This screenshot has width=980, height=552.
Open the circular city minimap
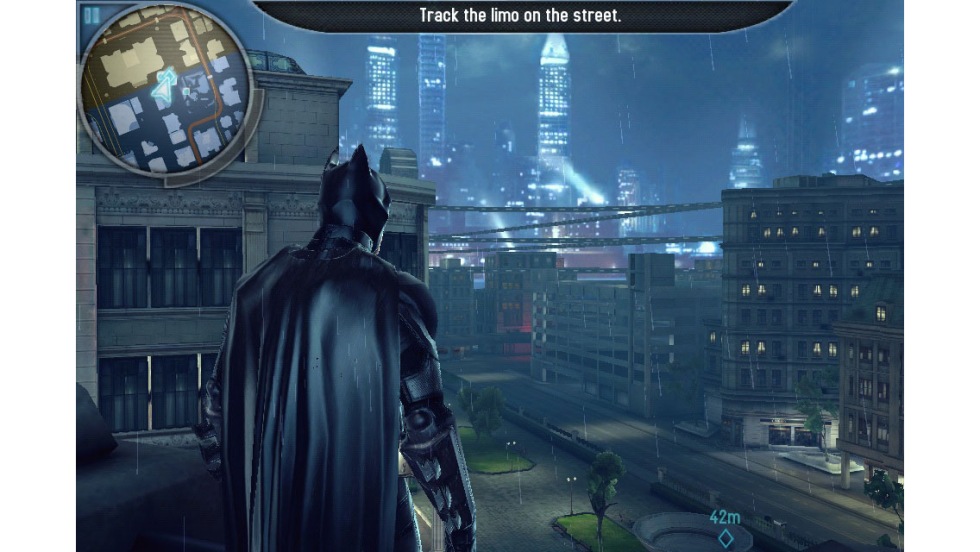click(x=166, y=88)
